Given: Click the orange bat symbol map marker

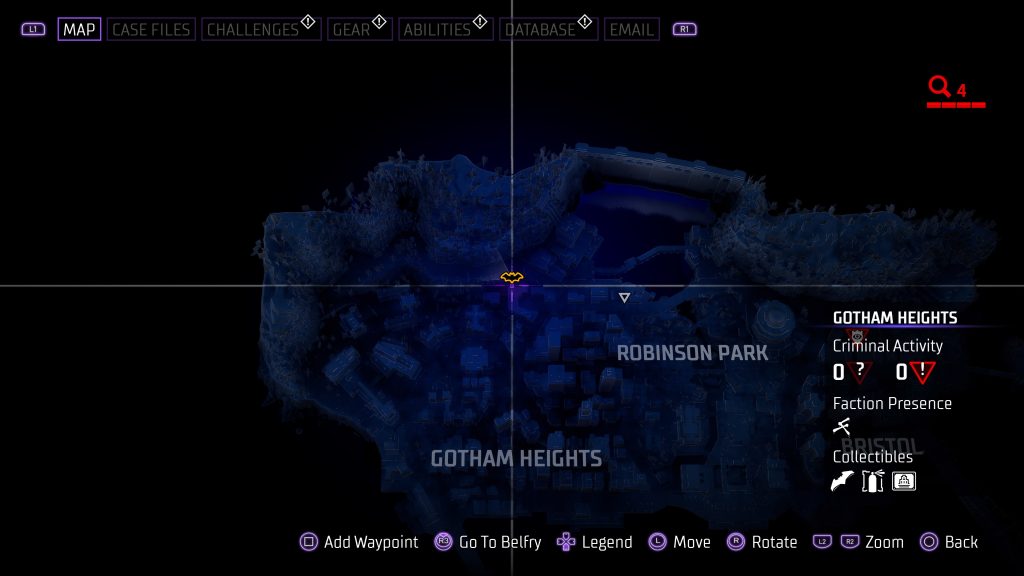Looking at the screenshot, I should tap(512, 277).
